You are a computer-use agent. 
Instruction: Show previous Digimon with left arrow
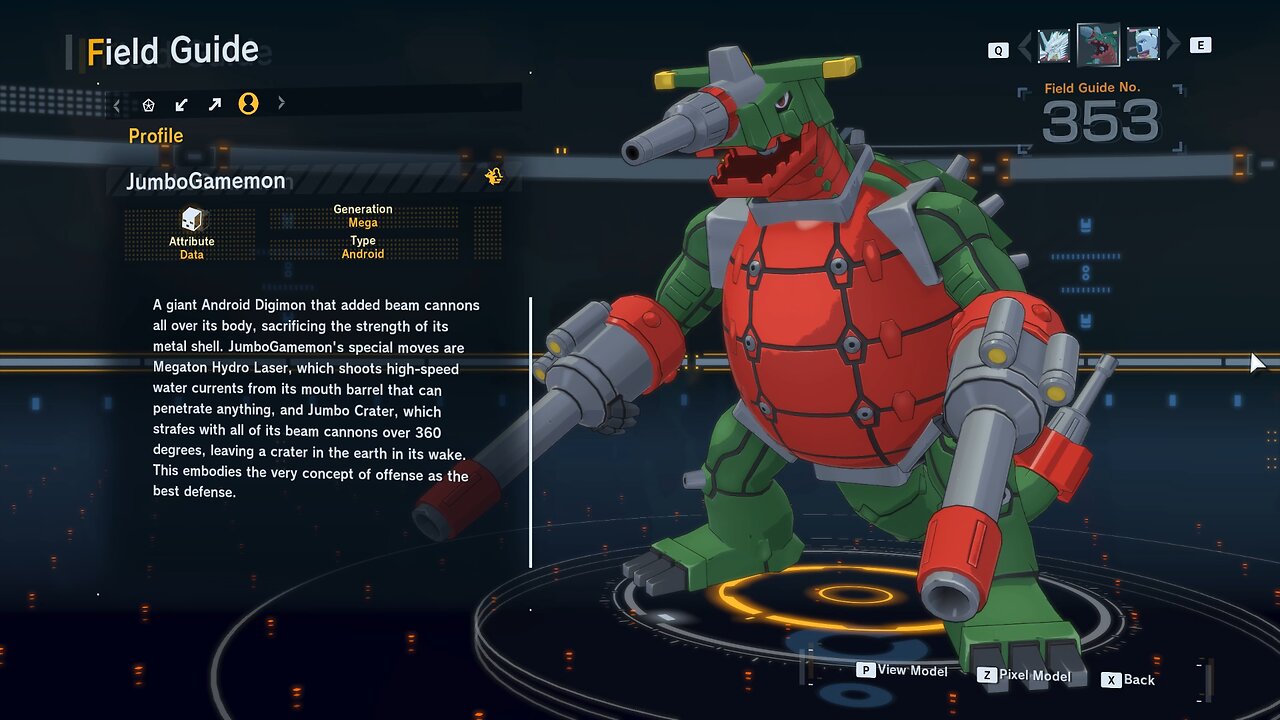[x=1025, y=46]
